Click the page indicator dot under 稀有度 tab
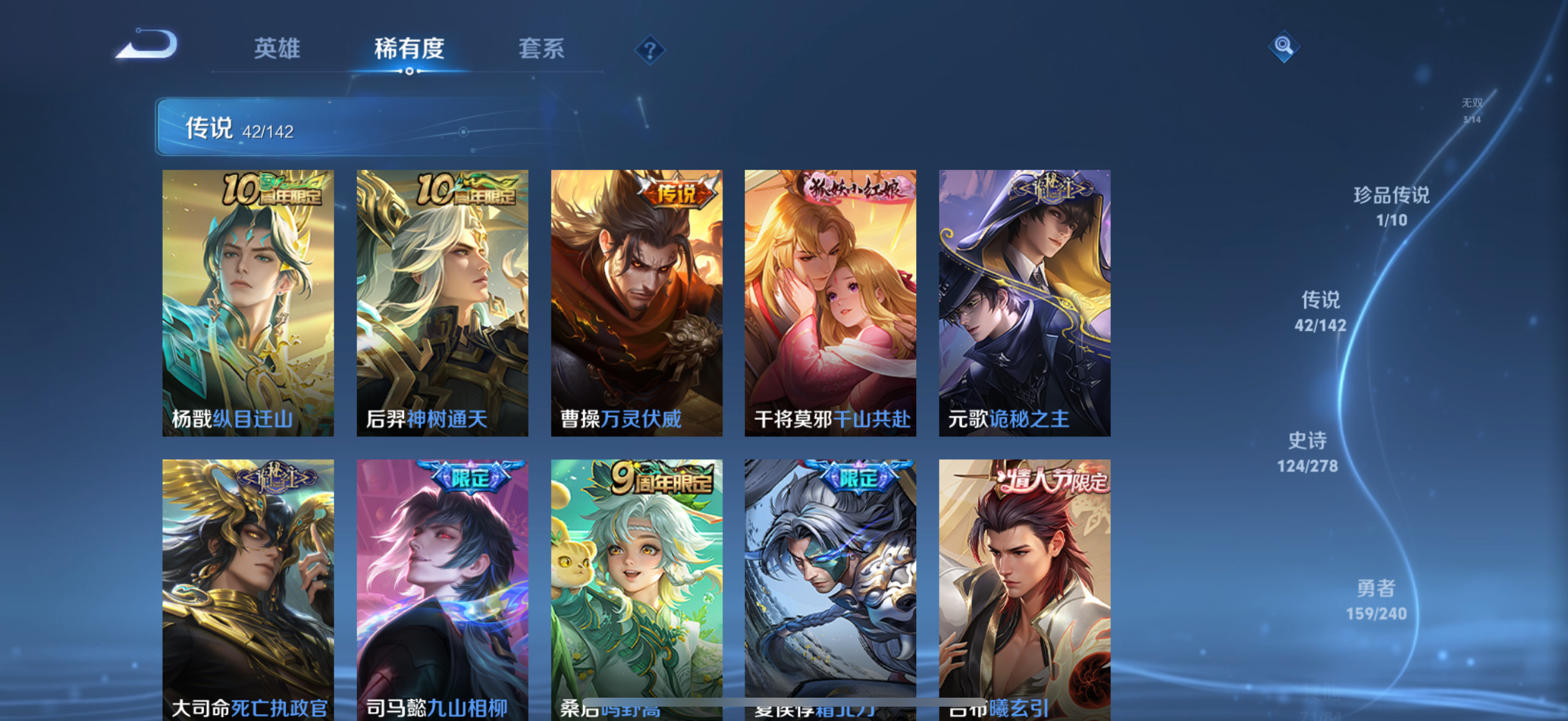The image size is (1568, 721). click(408, 71)
